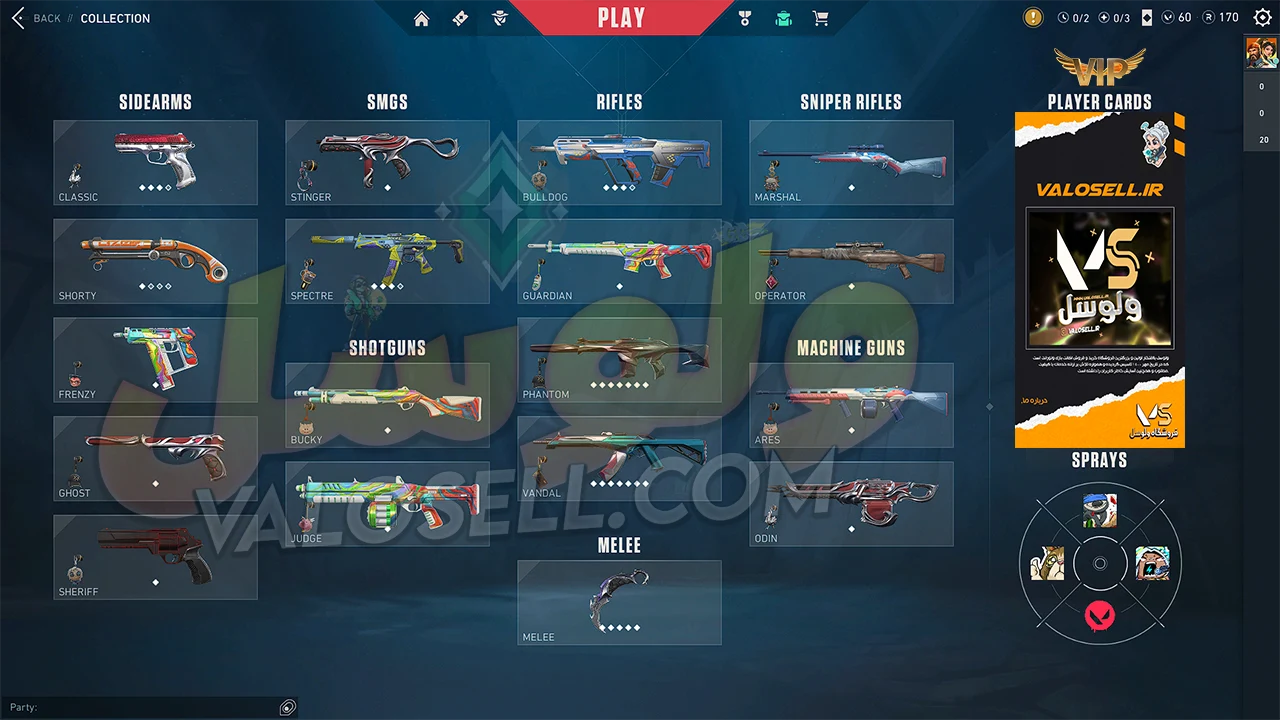Open the Phantom rifle slot
The width and height of the screenshot is (1280, 720).
coord(619,360)
